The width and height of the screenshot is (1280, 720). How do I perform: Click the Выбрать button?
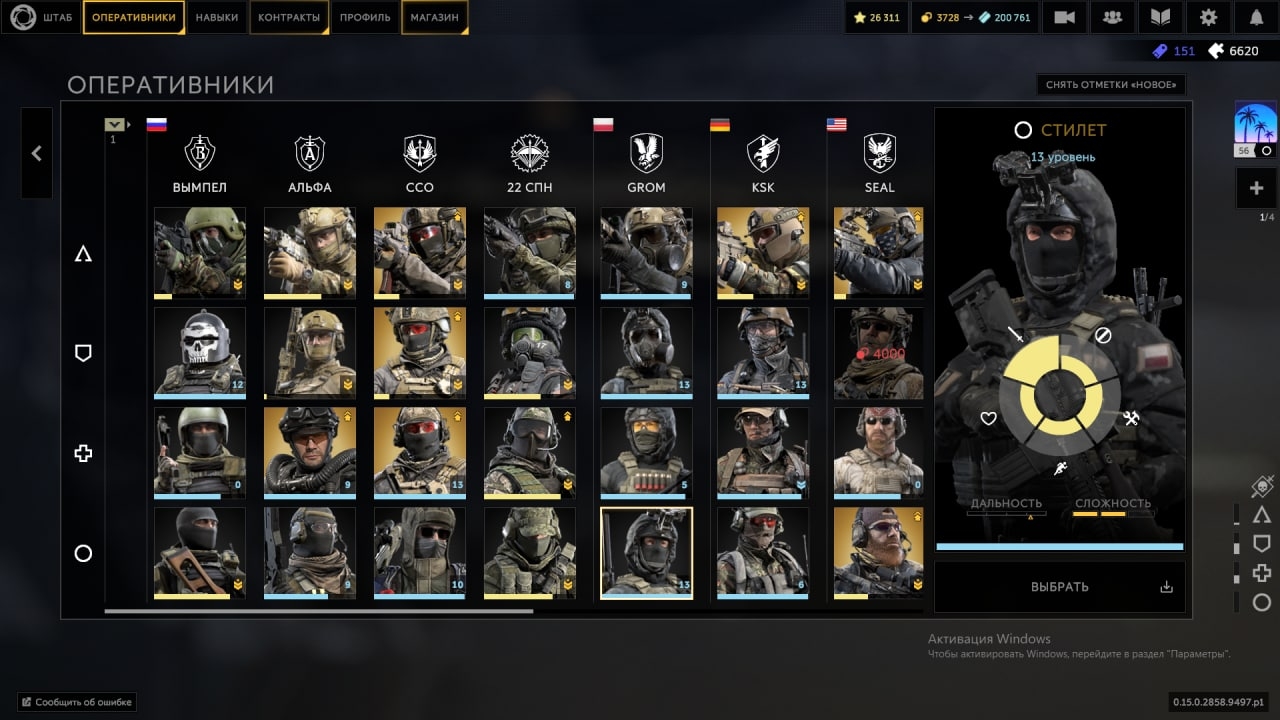pyautogui.click(x=1059, y=587)
